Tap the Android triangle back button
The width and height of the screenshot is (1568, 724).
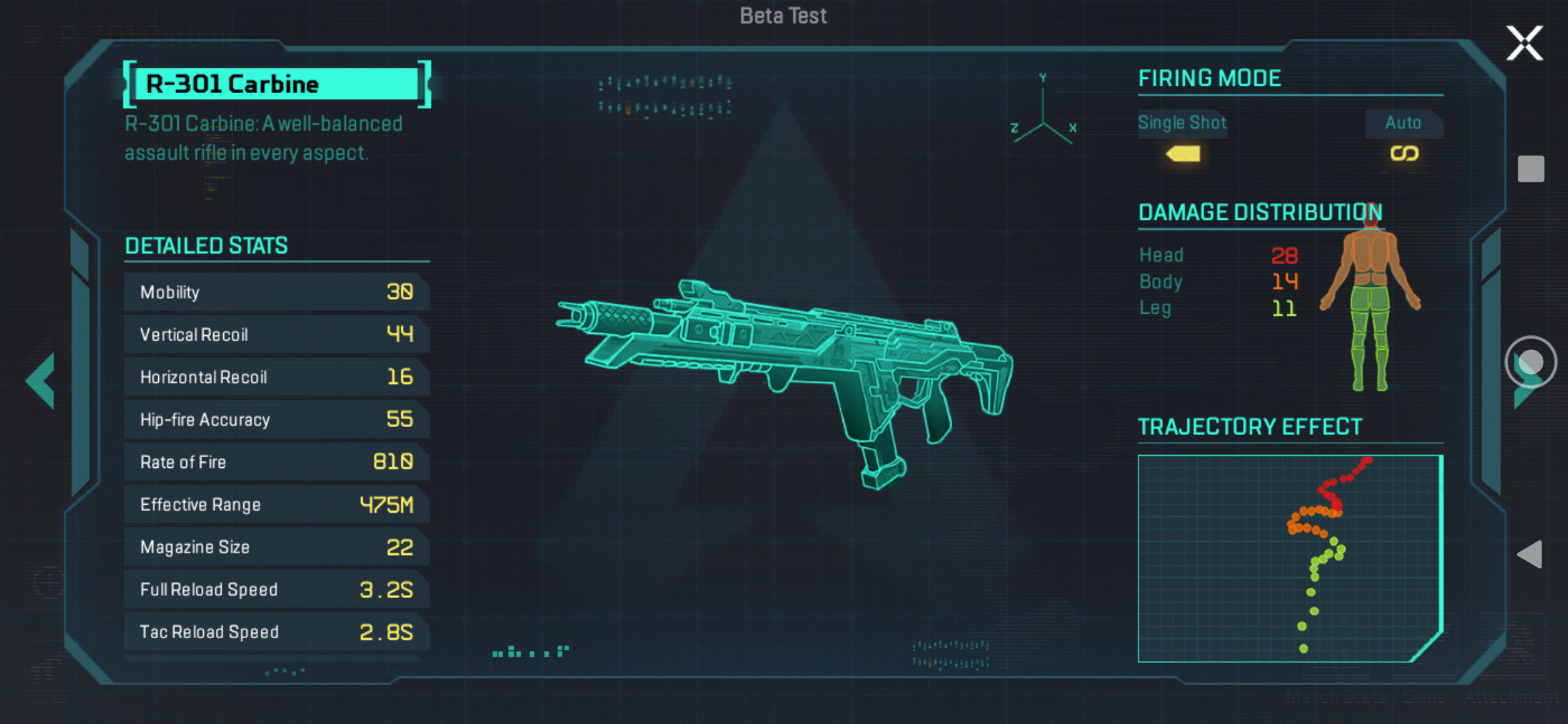pos(1530,554)
